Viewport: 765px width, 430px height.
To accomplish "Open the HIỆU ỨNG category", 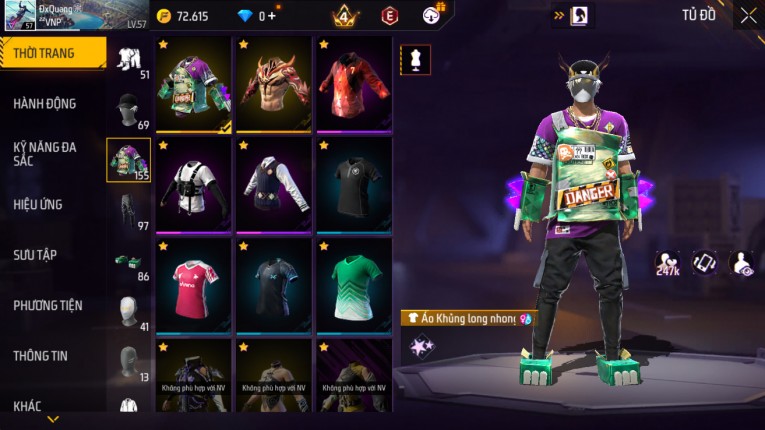I will click(x=38, y=204).
